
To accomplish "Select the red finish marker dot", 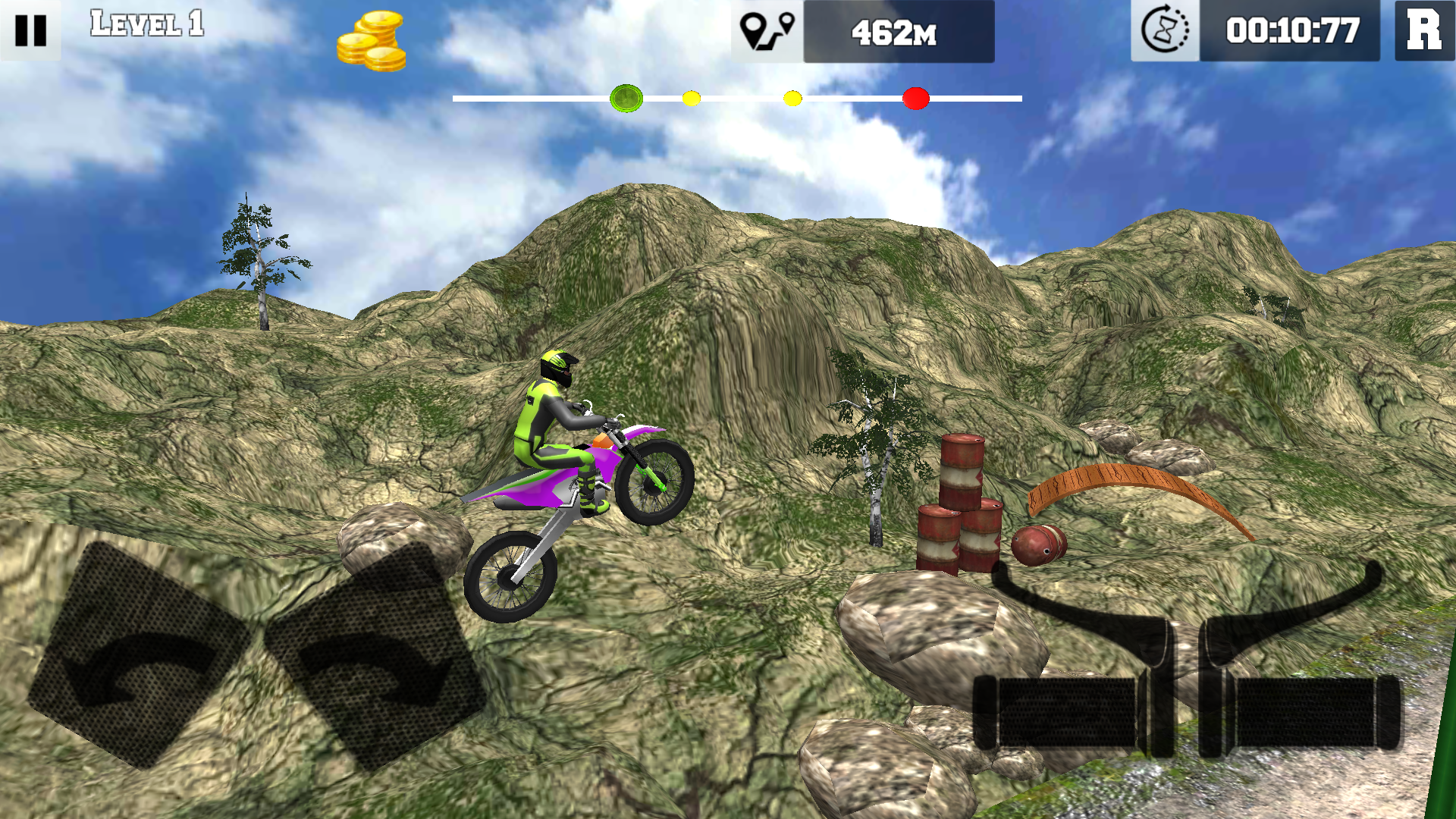I will pyautogui.click(x=915, y=97).
